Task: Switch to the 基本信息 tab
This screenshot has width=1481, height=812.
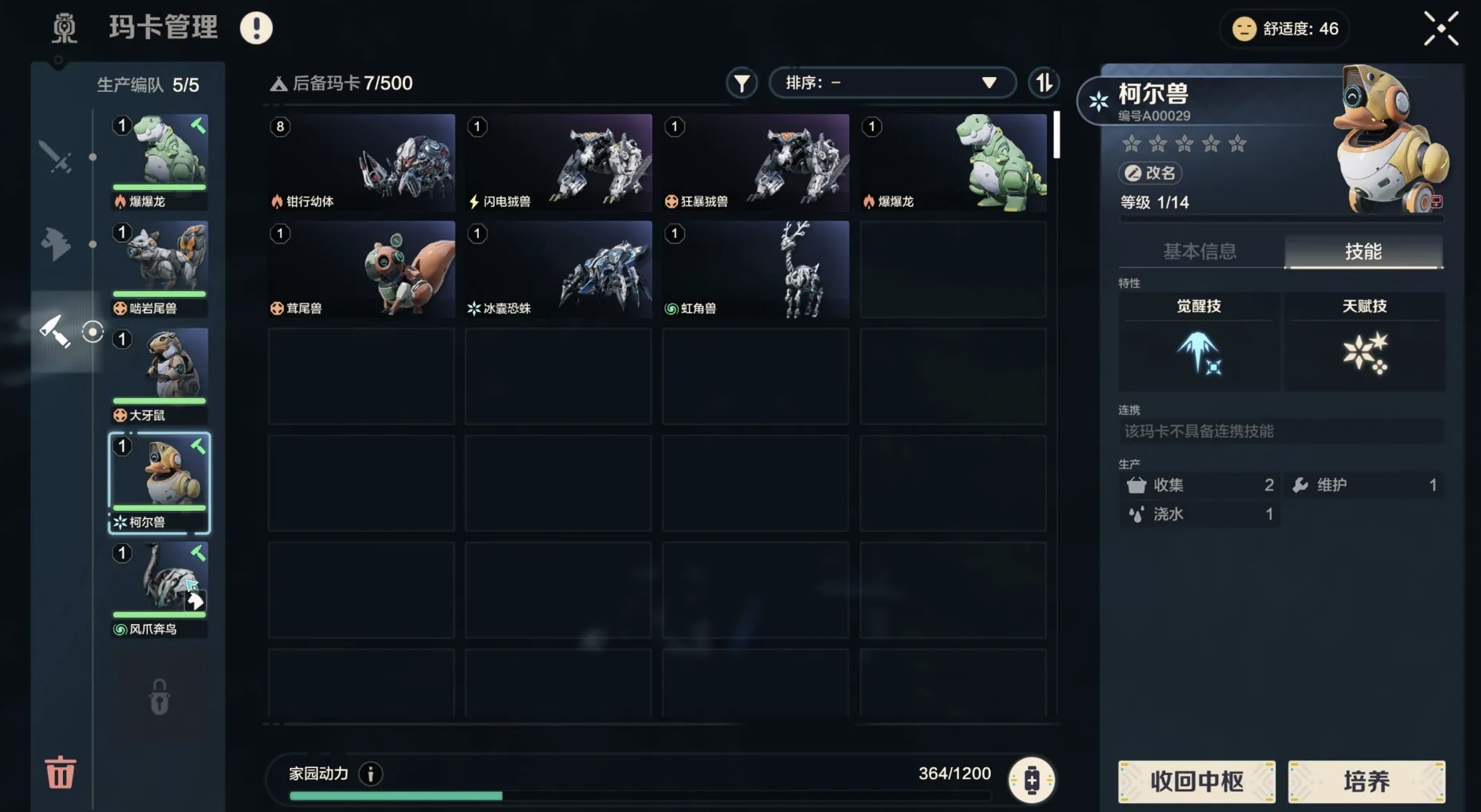Action: coord(1199,252)
